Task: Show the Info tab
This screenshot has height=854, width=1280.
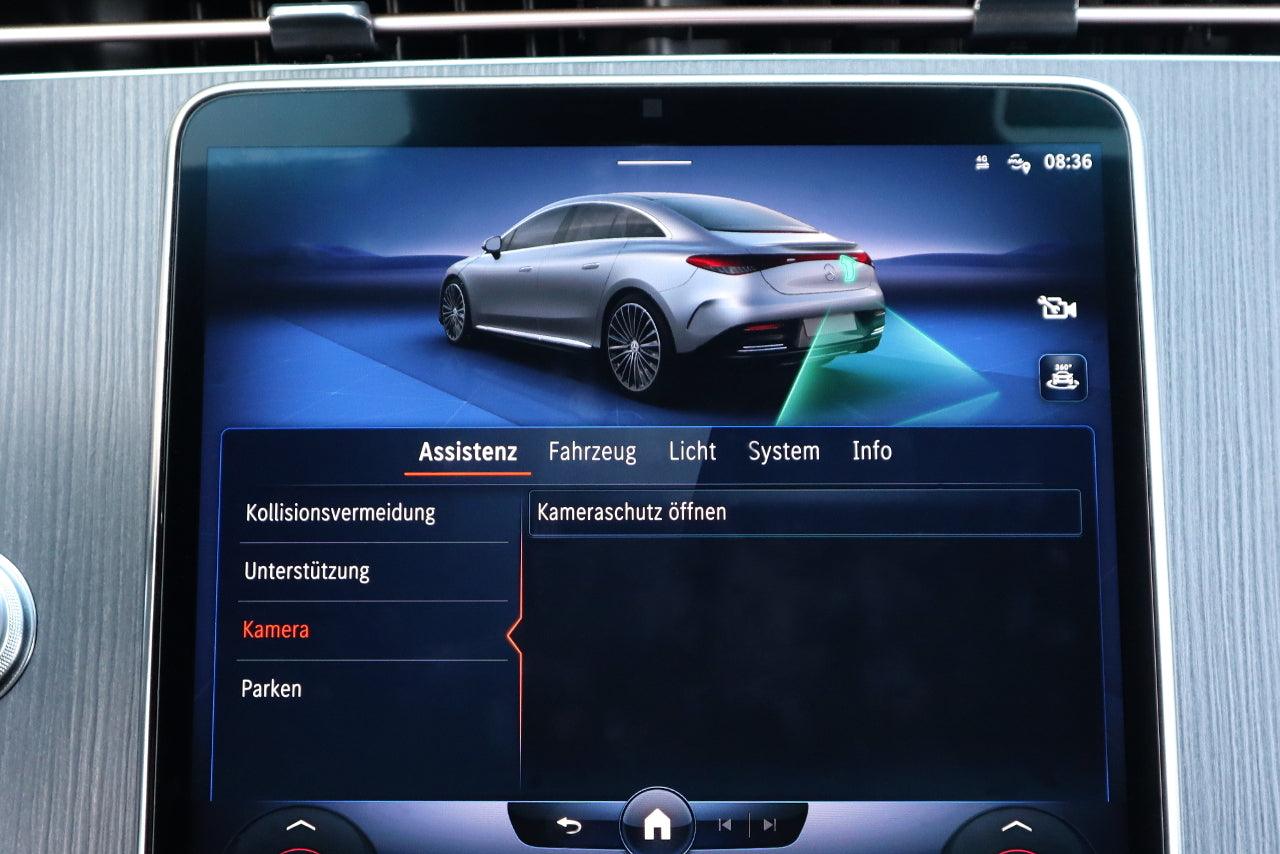Action: pos(871,452)
